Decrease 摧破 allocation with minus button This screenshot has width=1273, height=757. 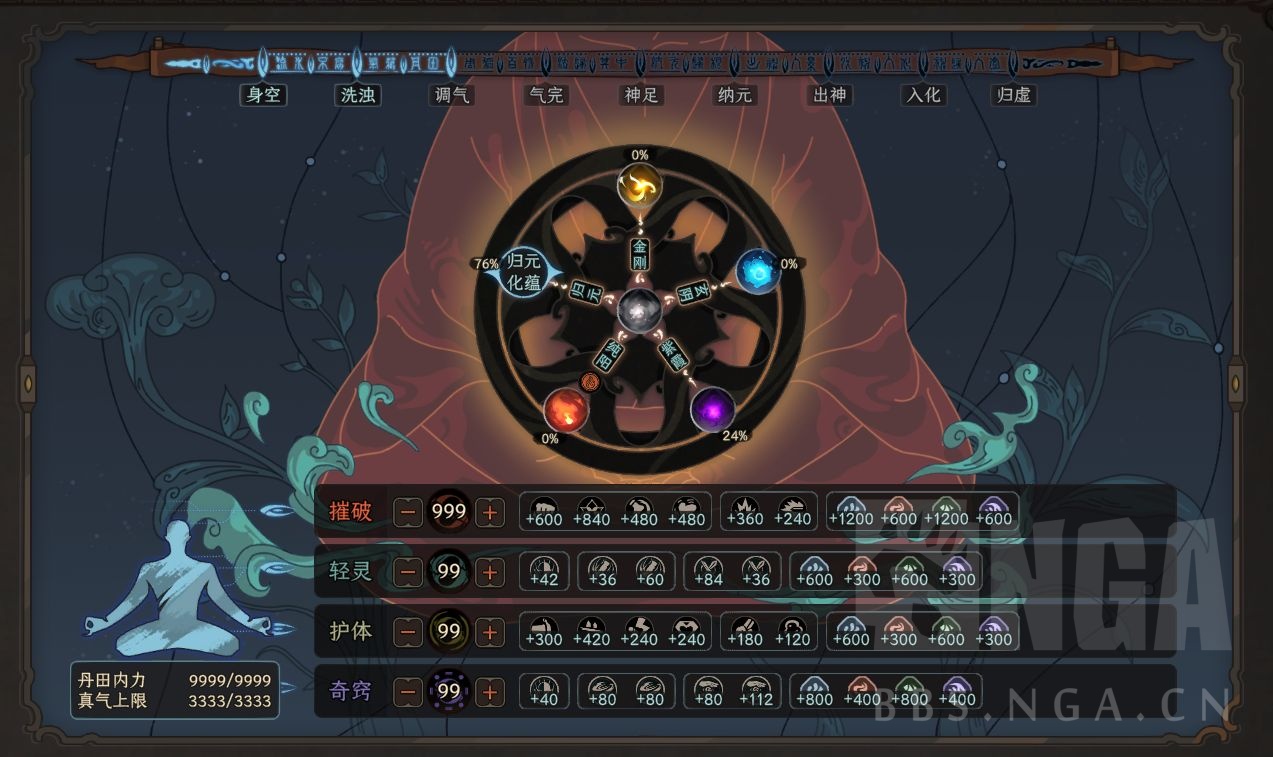[408, 513]
